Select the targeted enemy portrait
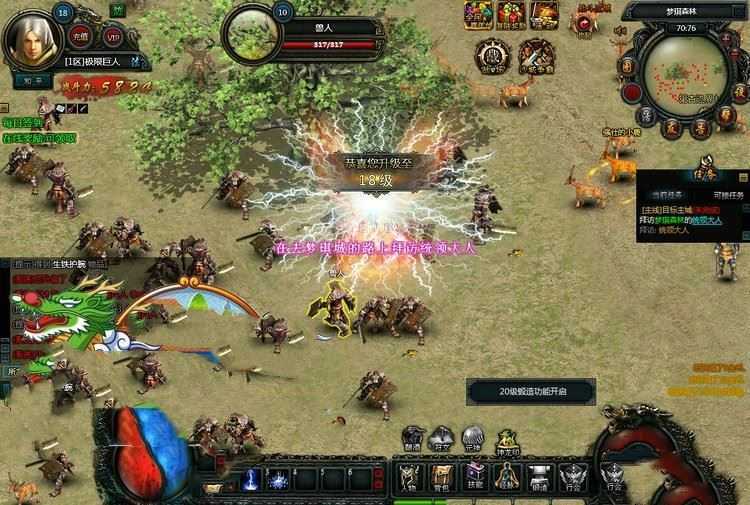This screenshot has width=750, height=505. point(252,36)
